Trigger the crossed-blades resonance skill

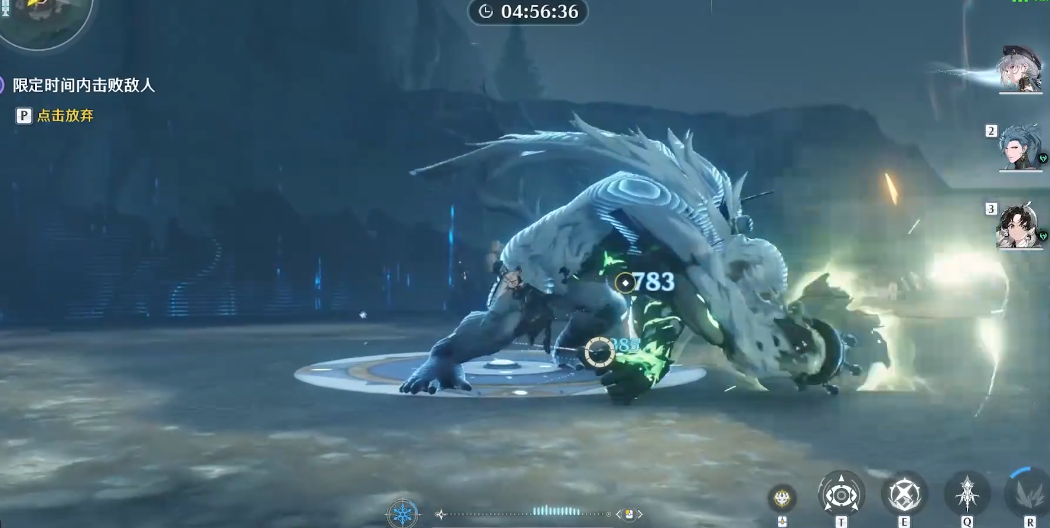(904, 494)
